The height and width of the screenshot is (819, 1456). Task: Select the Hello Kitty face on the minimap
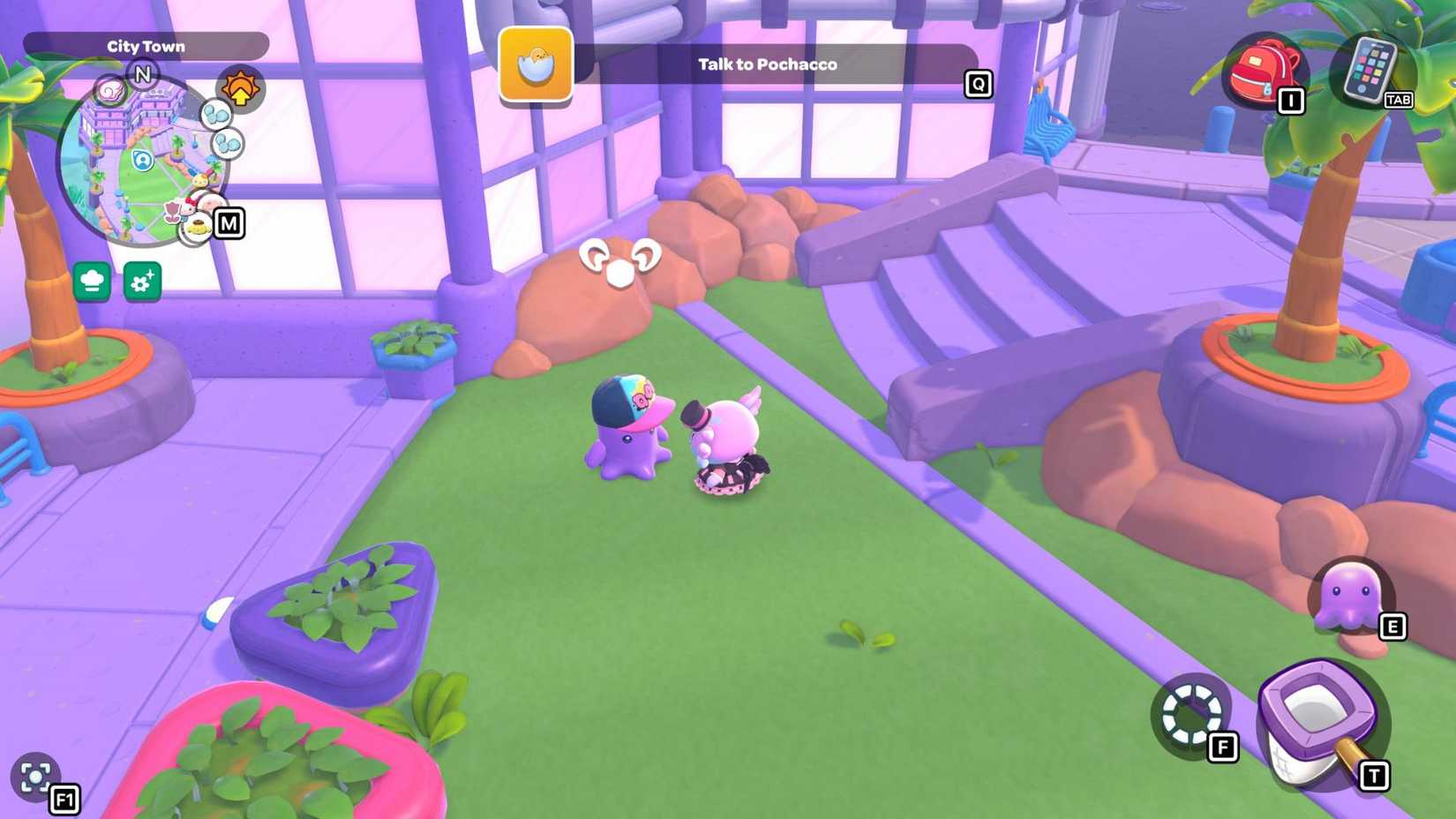[189, 207]
